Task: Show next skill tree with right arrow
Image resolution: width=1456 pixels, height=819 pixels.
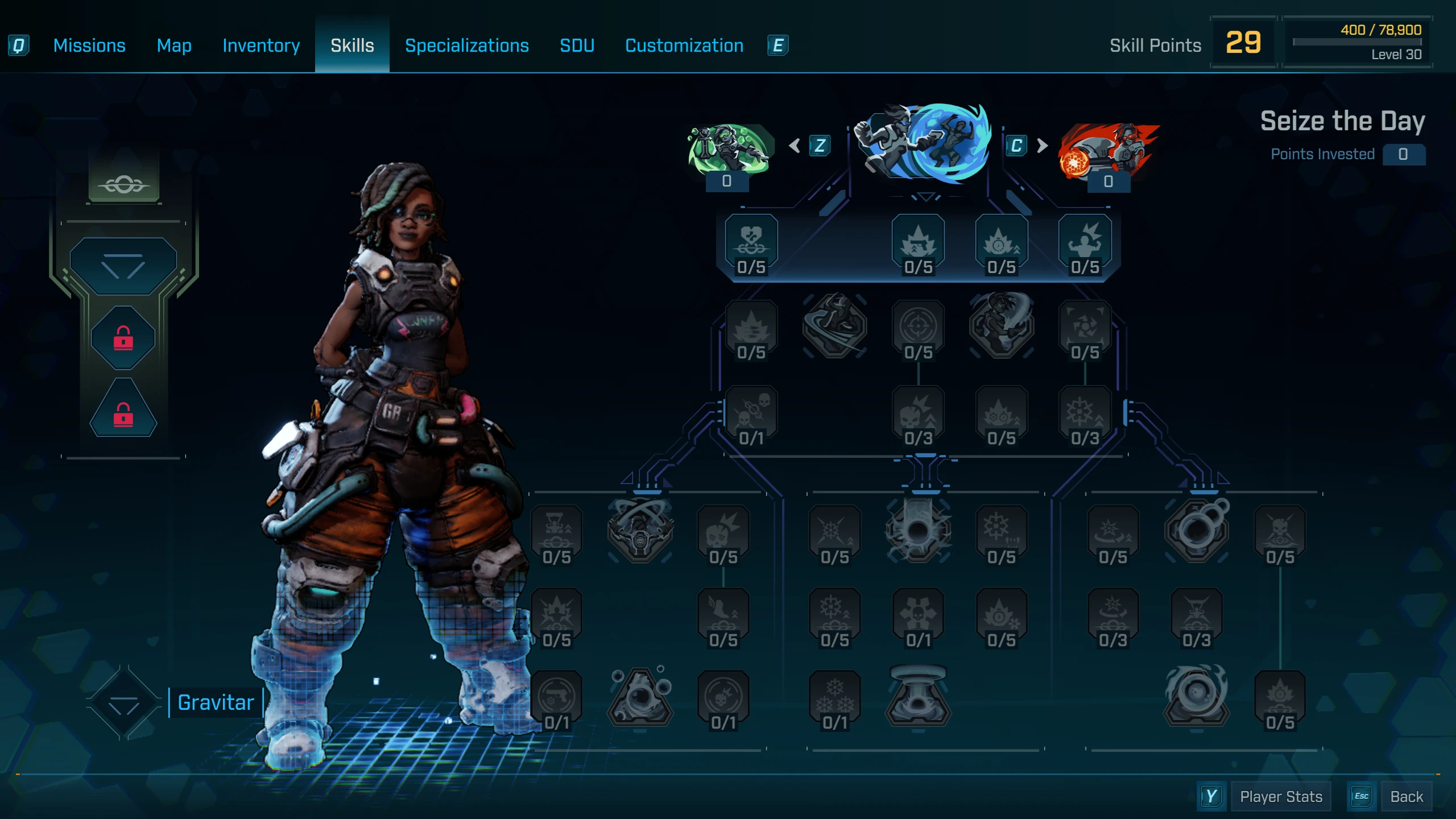Action: [1042, 146]
